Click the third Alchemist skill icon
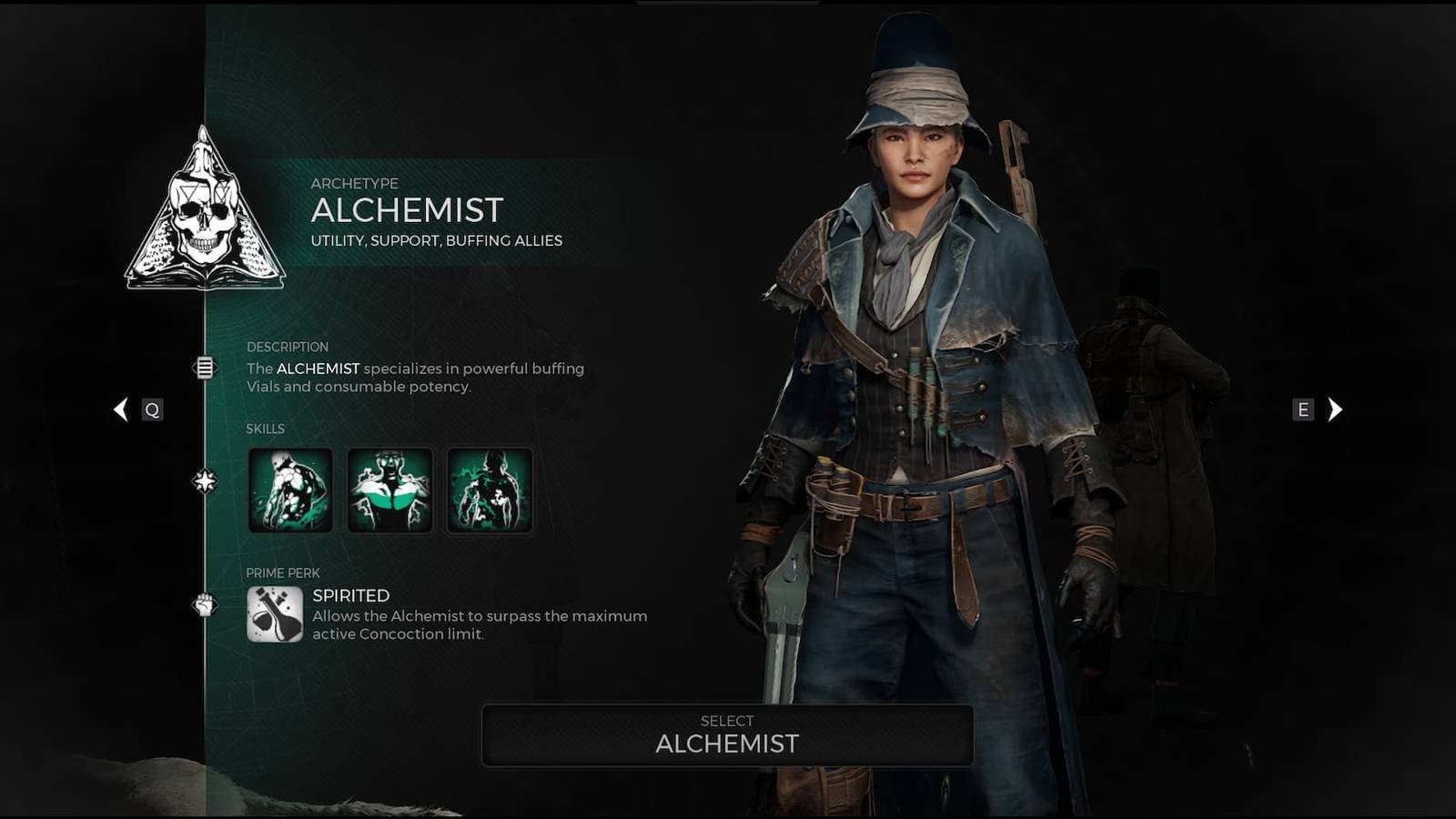Viewport: 1456px width, 819px height. pos(490,489)
